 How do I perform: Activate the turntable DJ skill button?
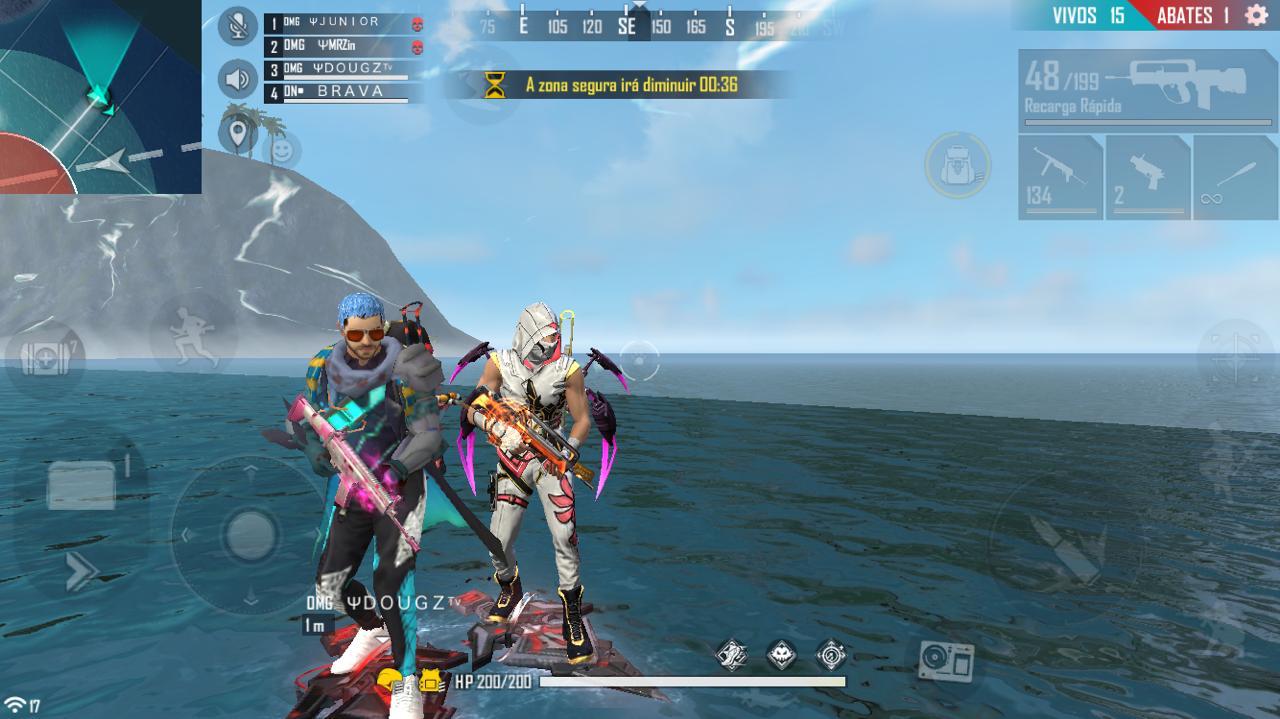pos(945,660)
